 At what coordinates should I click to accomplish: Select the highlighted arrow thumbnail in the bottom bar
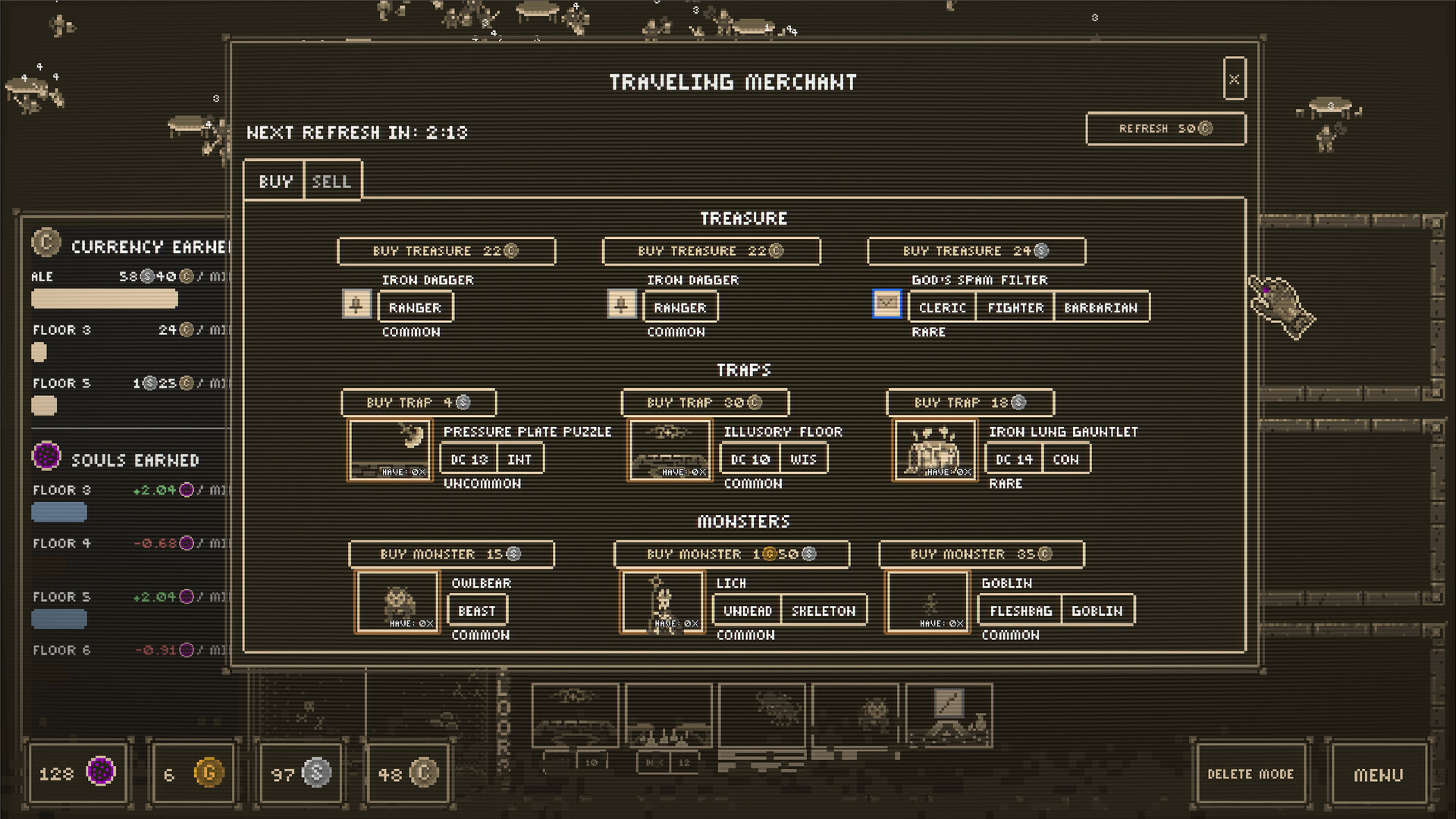(948, 714)
